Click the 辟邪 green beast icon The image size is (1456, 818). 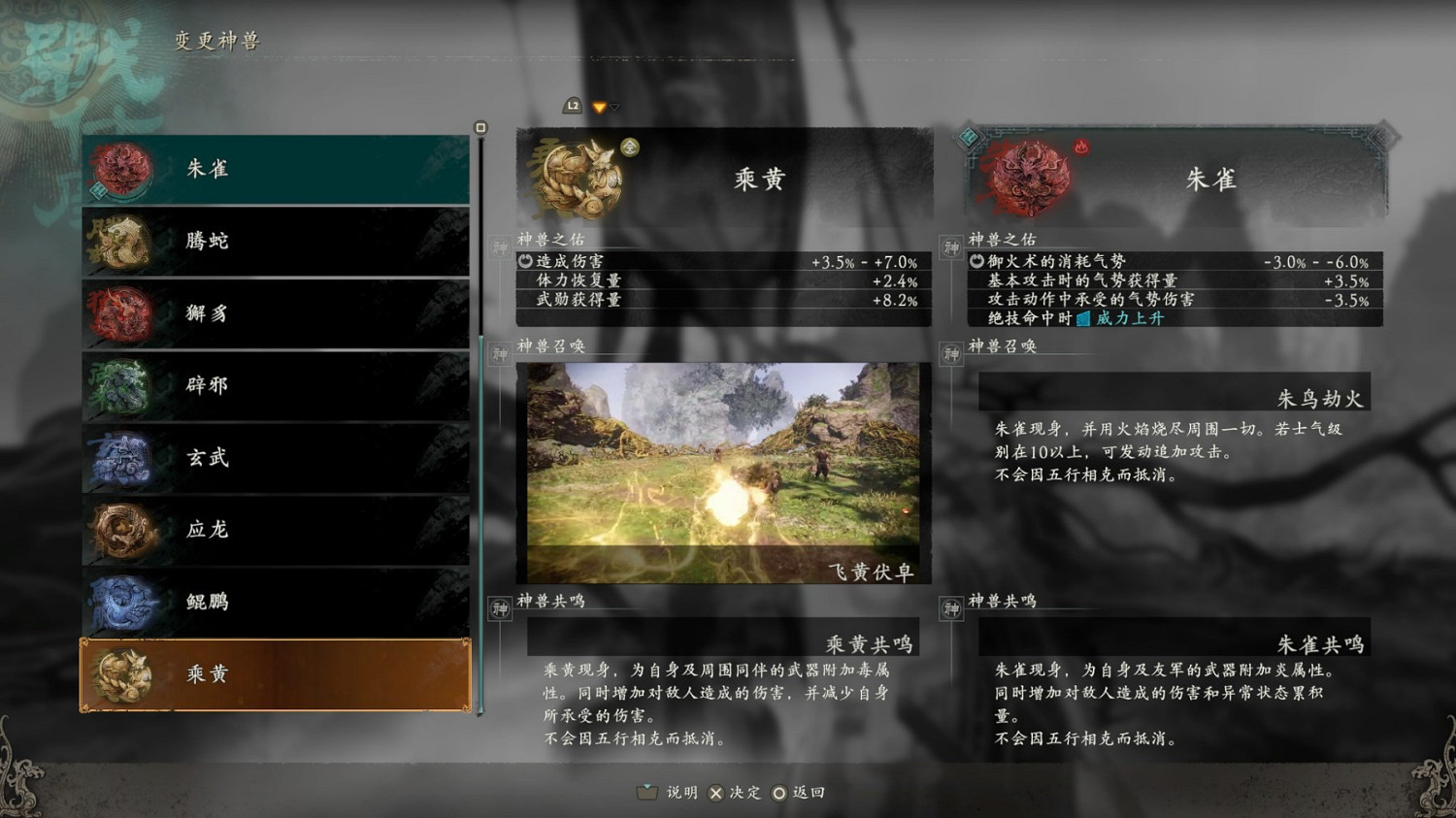coord(123,385)
